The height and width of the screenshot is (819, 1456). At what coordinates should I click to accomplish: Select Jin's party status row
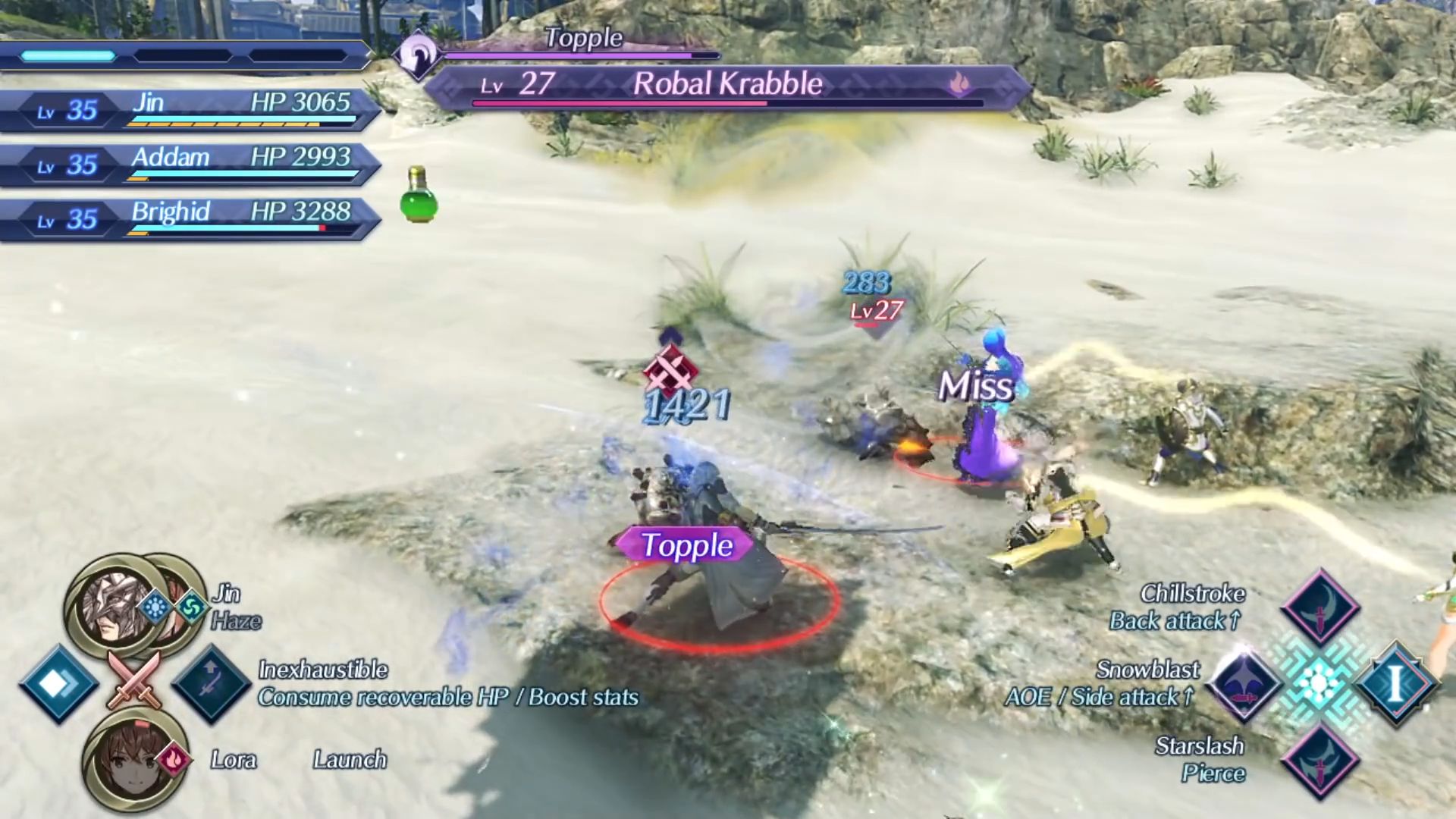(190, 109)
